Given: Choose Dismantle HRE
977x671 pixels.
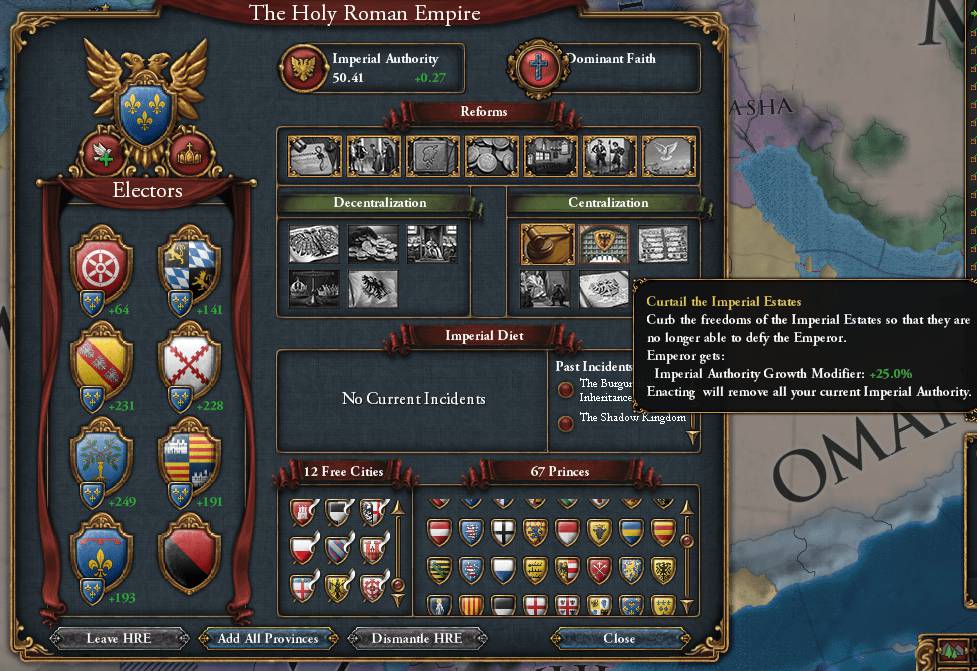Looking at the screenshot, I should click(417, 638).
